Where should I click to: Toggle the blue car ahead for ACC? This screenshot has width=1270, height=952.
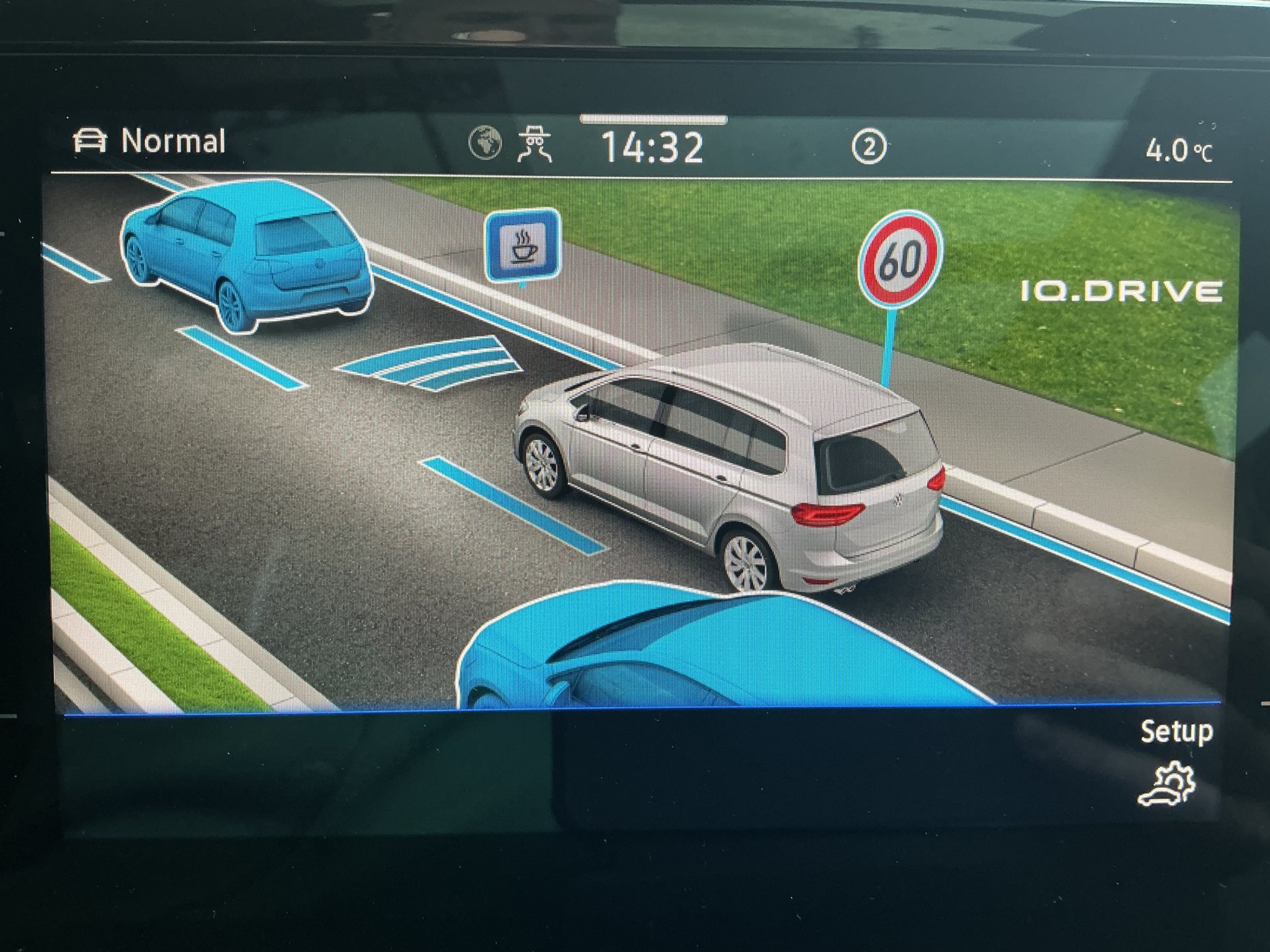click(x=248, y=254)
